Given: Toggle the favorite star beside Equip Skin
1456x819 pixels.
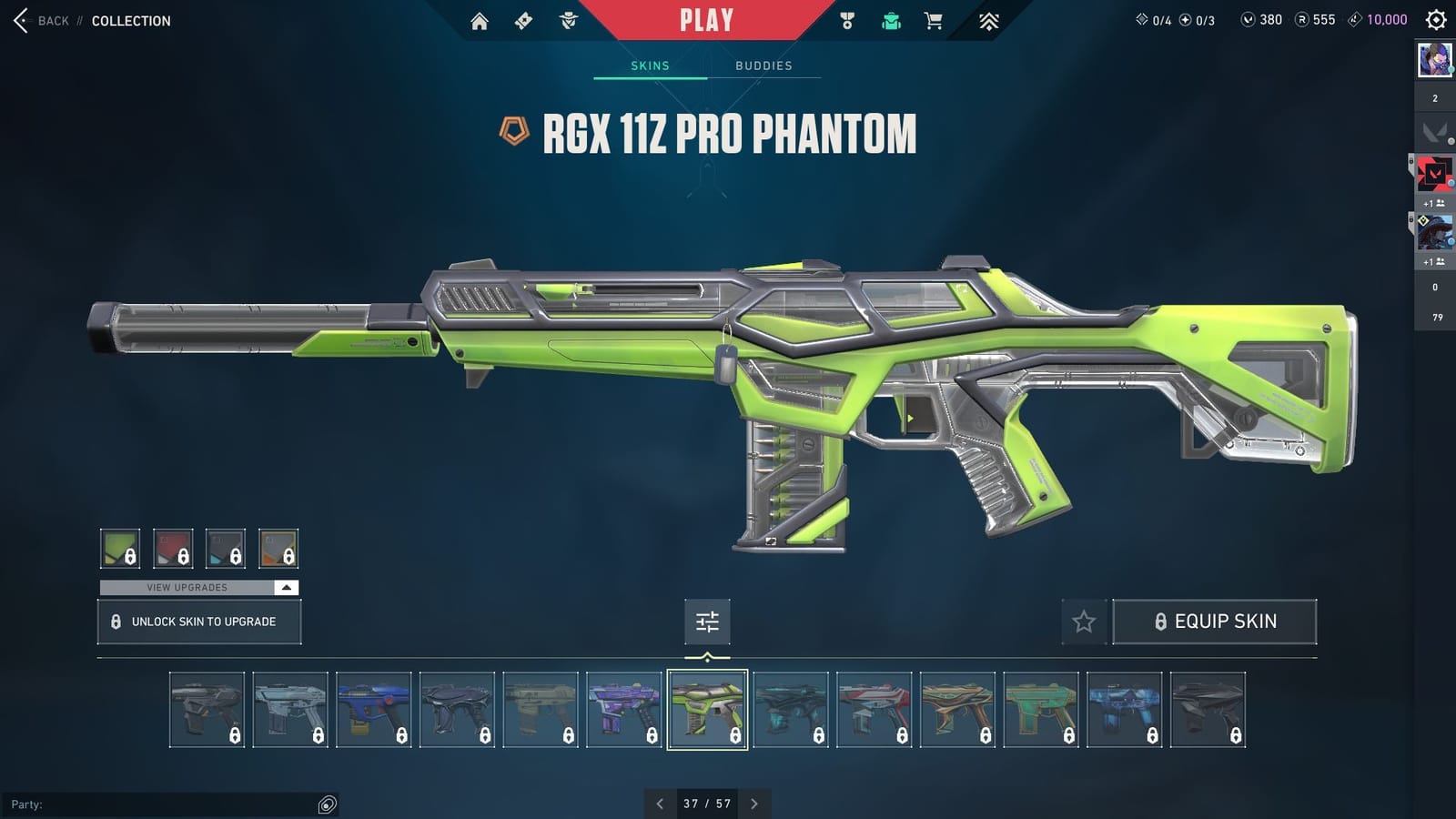Looking at the screenshot, I should 1085,622.
